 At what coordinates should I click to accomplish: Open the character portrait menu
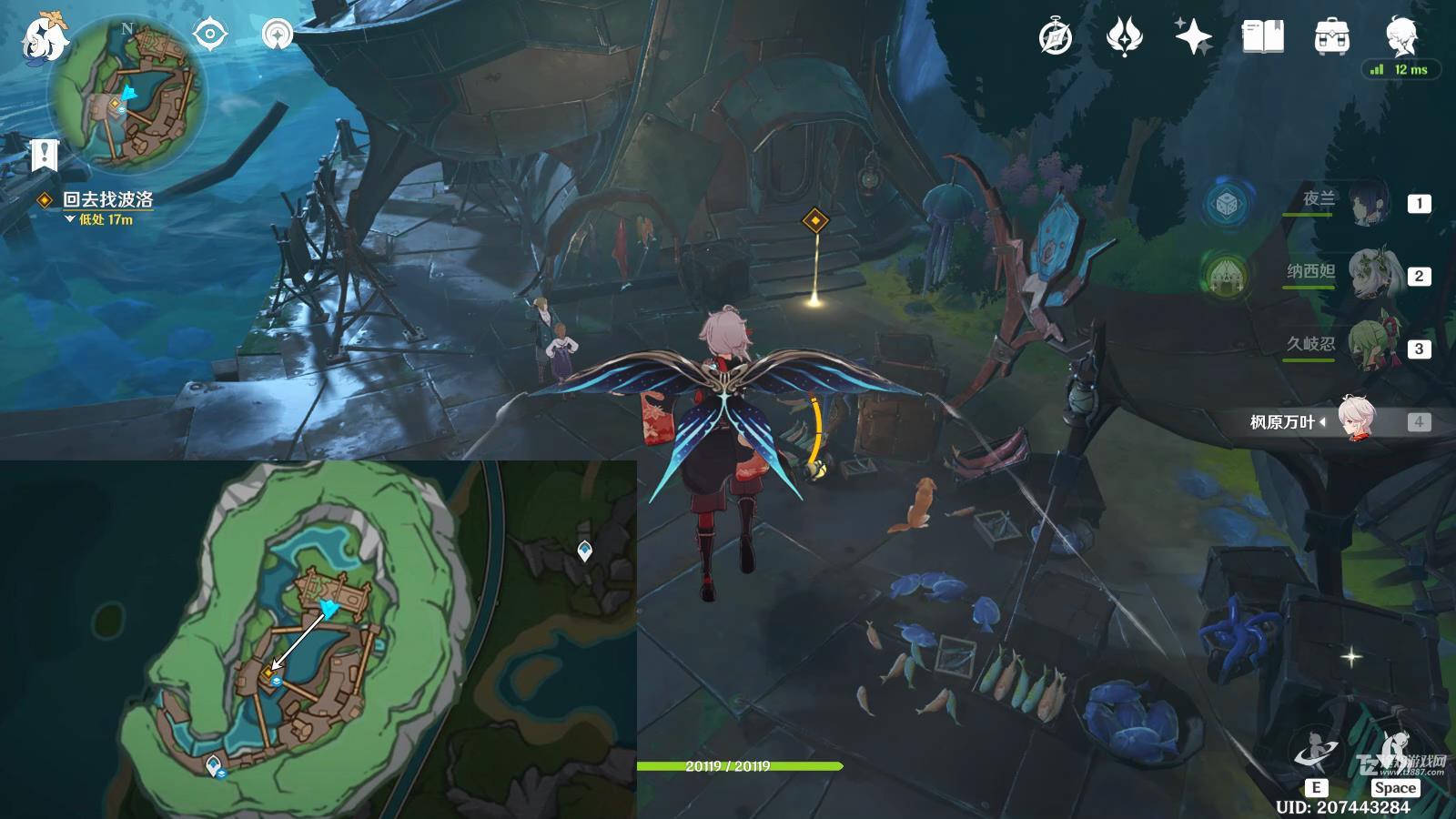(x=1400, y=35)
